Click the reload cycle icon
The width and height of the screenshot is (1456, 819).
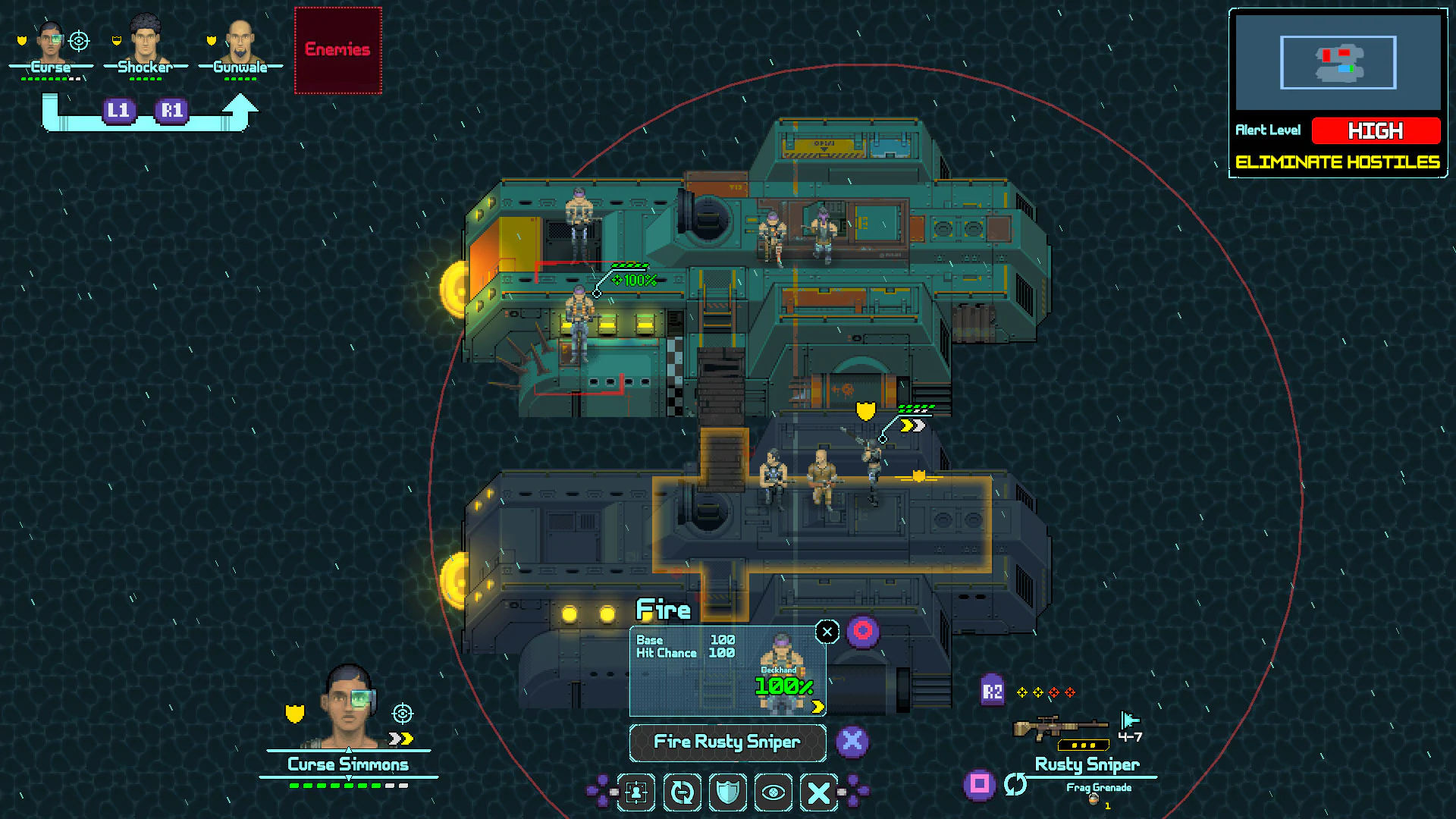coord(682,792)
